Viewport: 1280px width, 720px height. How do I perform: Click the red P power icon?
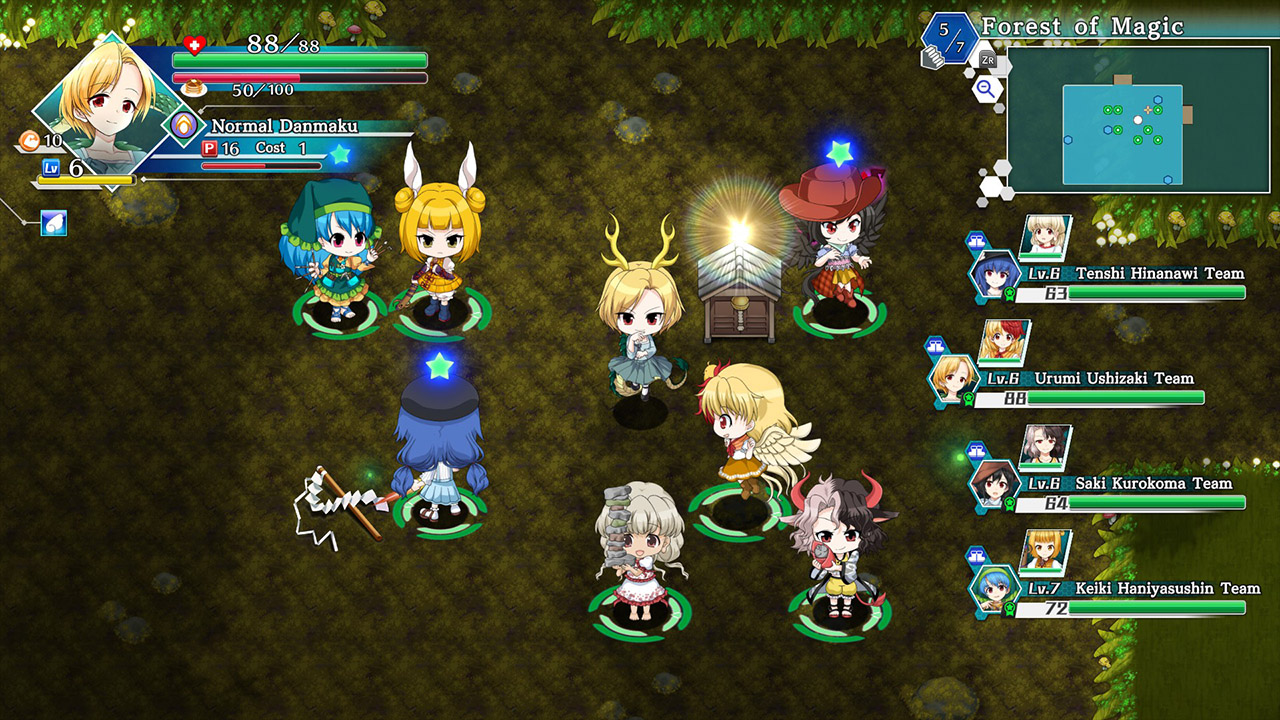coord(209,147)
